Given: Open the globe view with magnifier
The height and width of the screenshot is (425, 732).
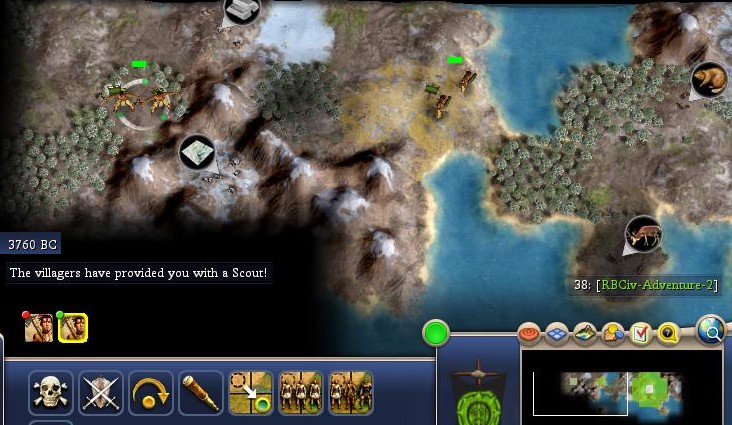Looking at the screenshot, I should [711, 329].
